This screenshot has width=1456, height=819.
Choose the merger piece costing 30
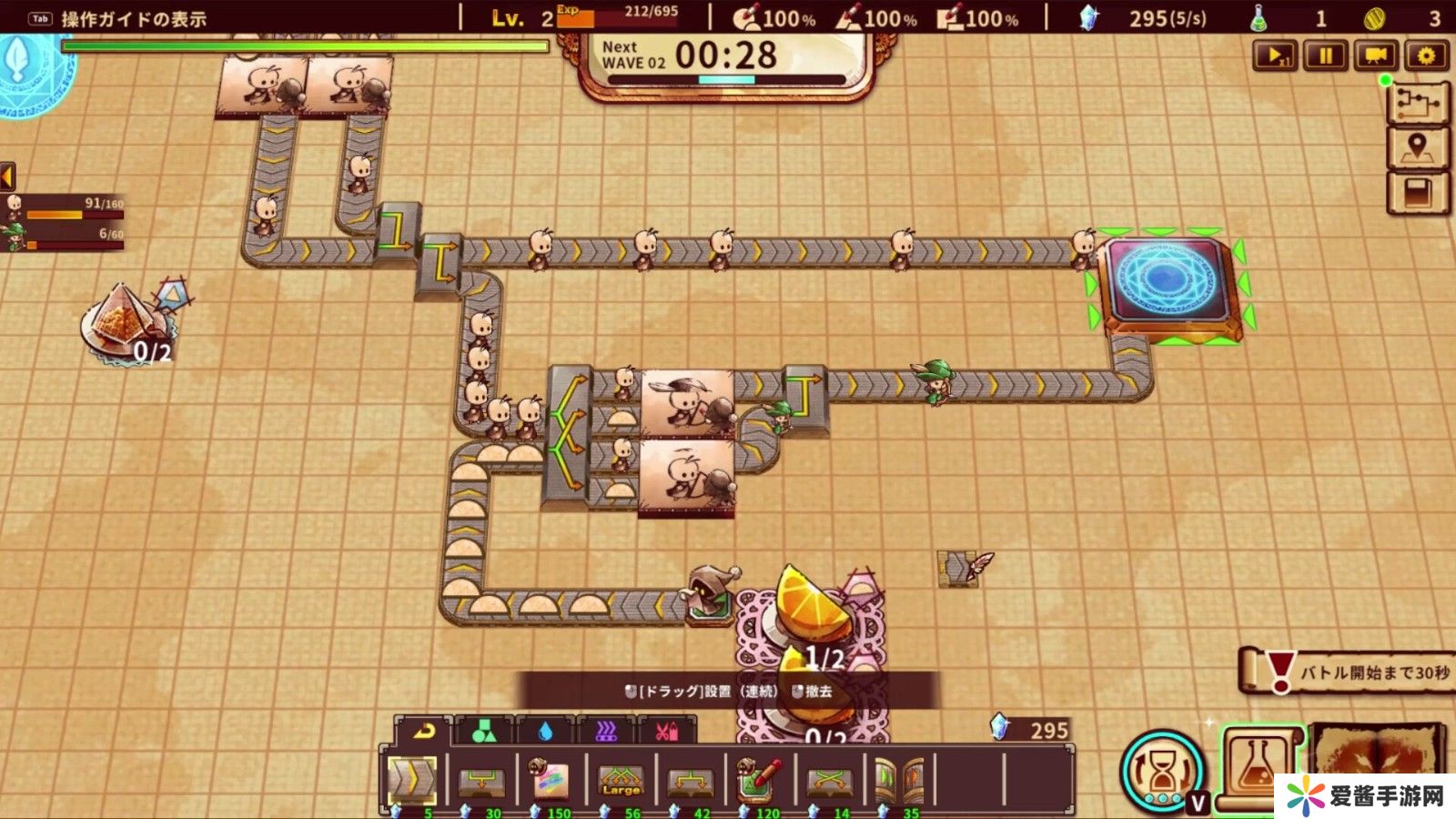pyautogui.click(x=481, y=779)
